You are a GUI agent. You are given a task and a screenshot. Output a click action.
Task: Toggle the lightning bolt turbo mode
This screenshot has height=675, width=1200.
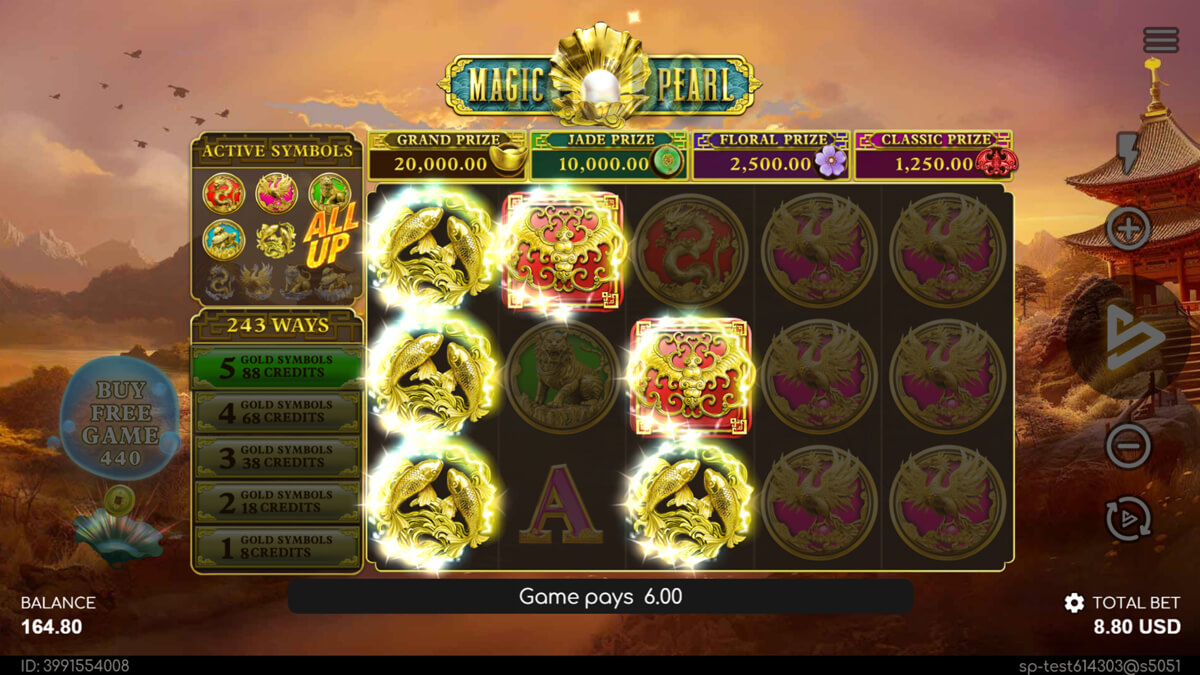(1127, 153)
